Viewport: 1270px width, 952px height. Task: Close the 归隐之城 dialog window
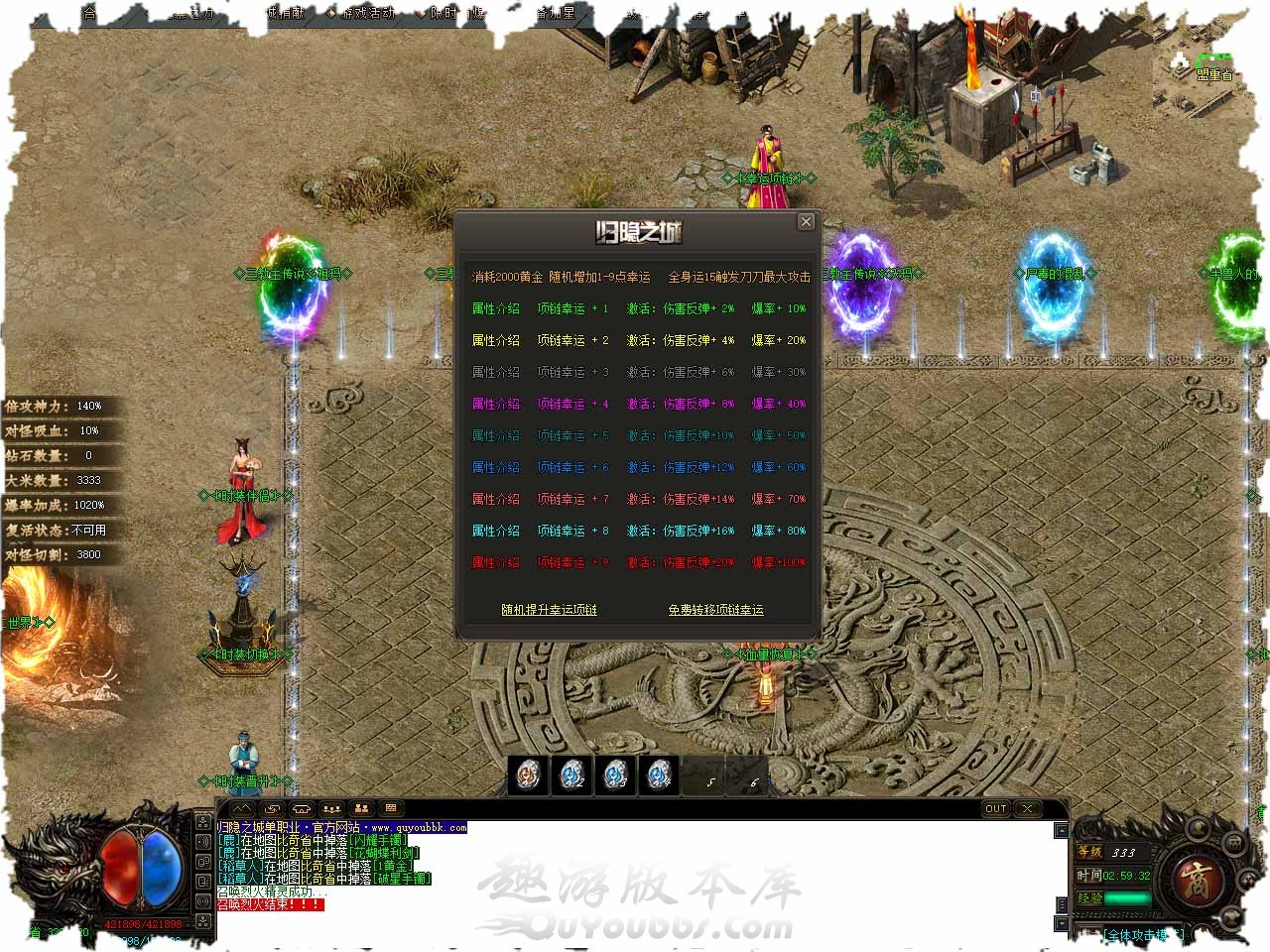click(x=807, y=222)
